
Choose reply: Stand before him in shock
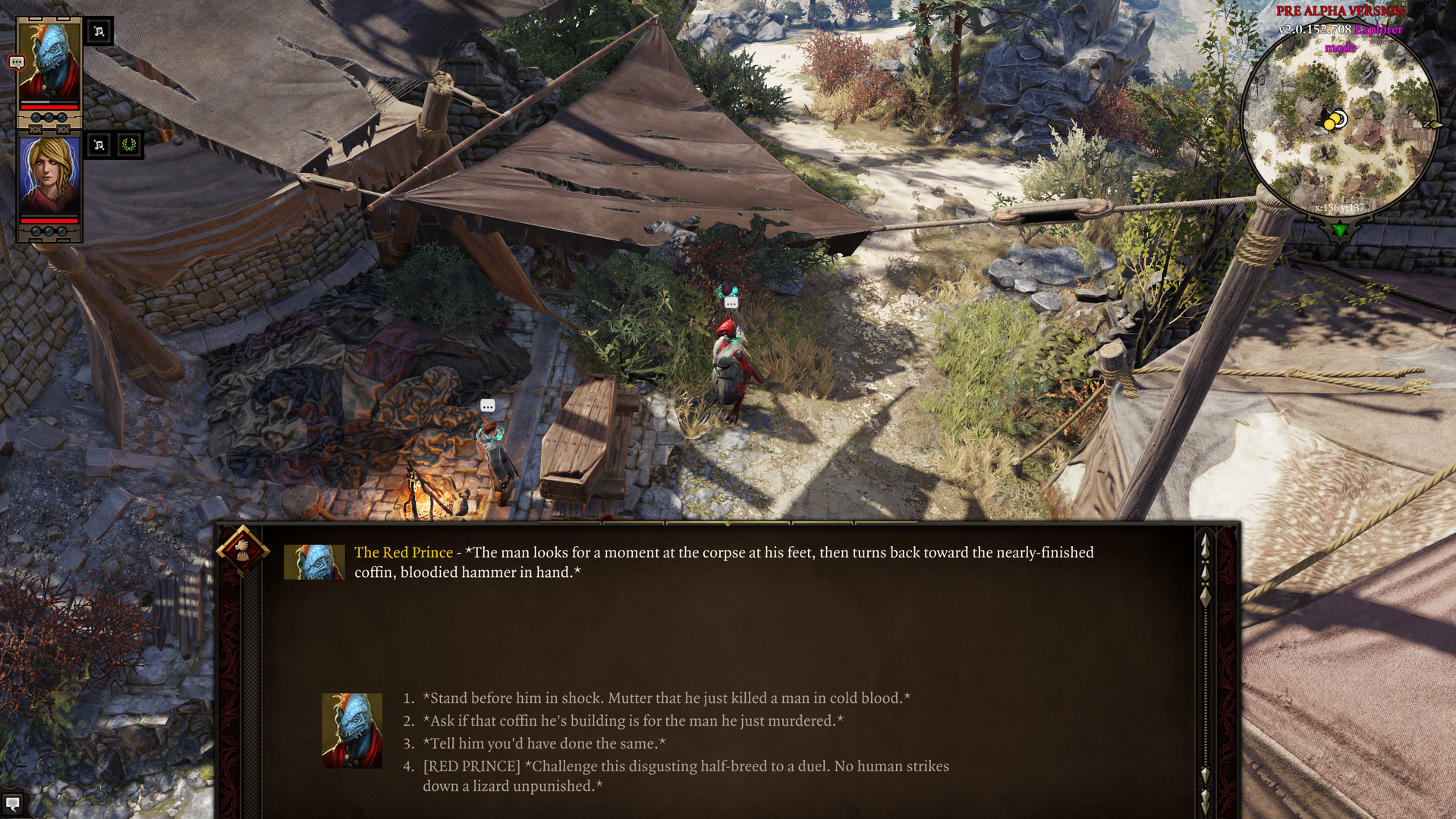click(x=666, y=698)
